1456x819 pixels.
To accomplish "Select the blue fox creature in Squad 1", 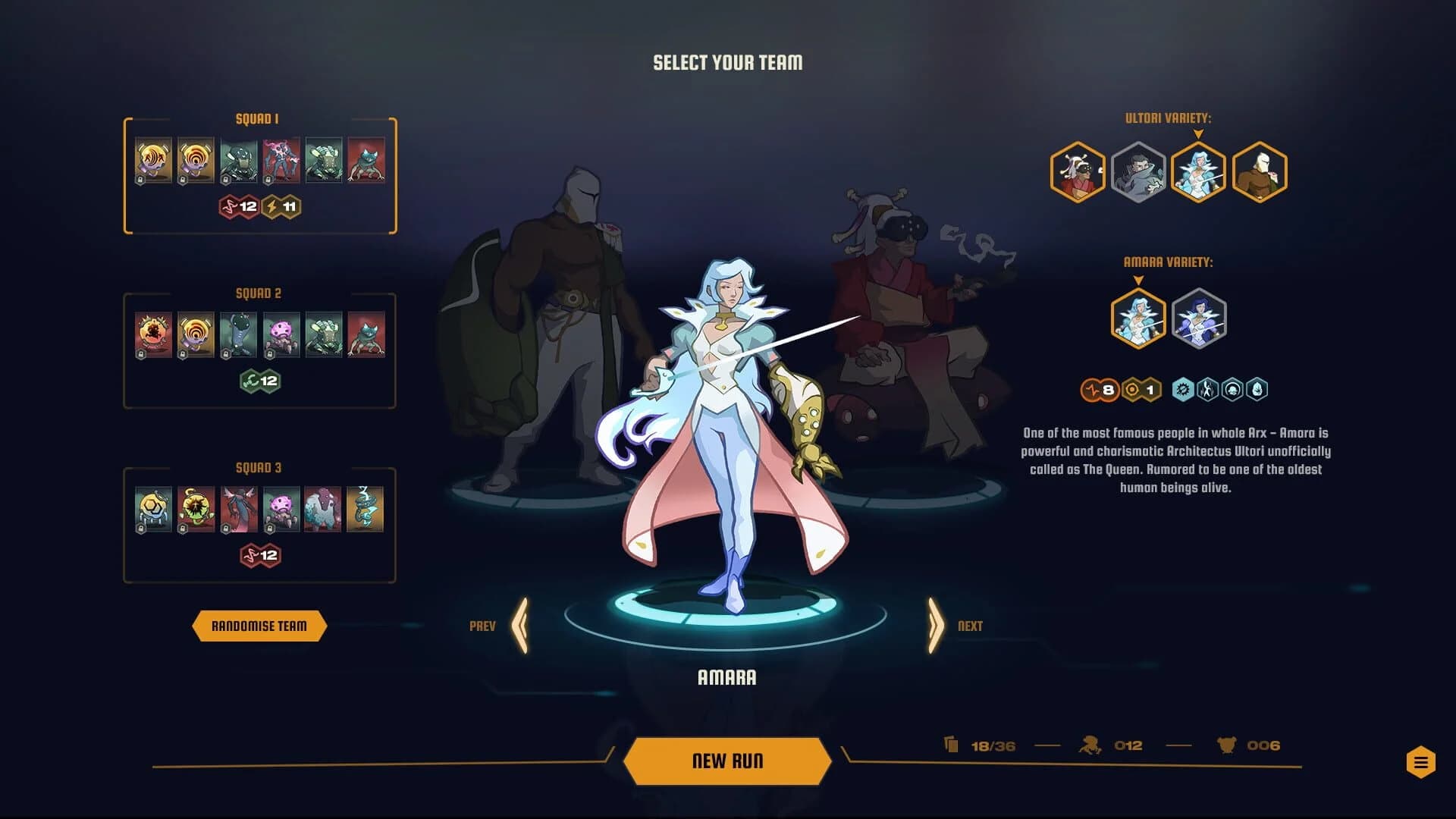I will click(367, 159).
